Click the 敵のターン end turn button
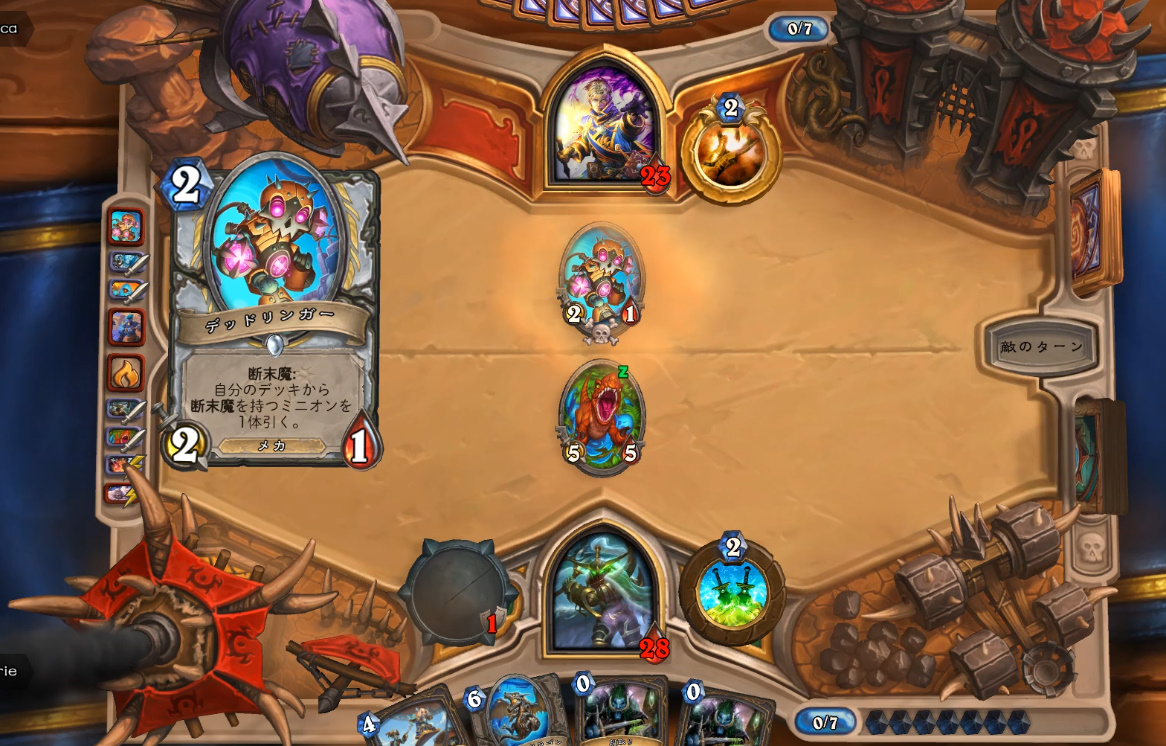Image resolution: width=1166 pixels, height=746 pixels. click(x=1040, y=347)
